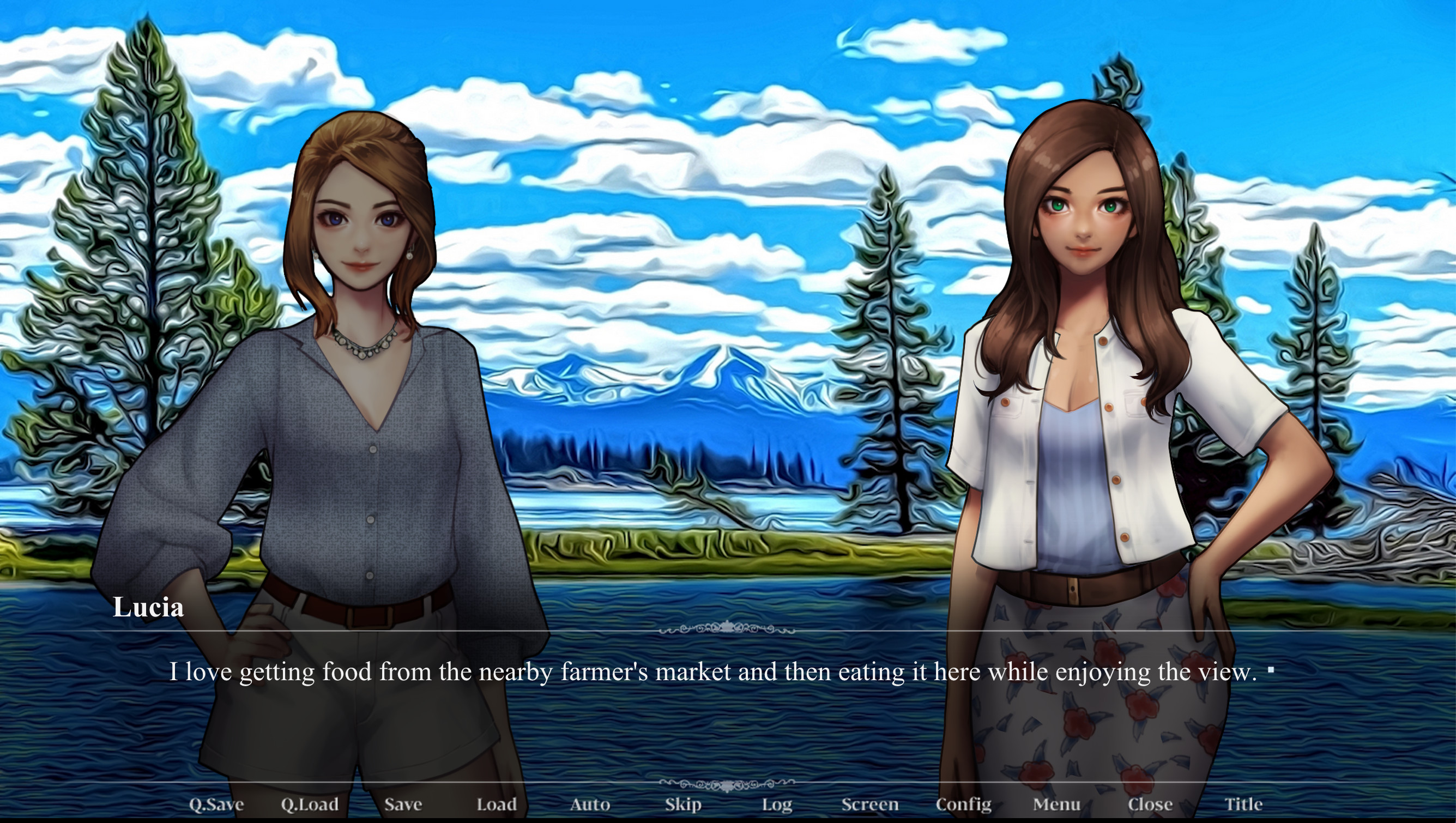This screenshot has width=1456, height=823.
Task: Return to the Title screen
Action: (x=1243, y=803)
